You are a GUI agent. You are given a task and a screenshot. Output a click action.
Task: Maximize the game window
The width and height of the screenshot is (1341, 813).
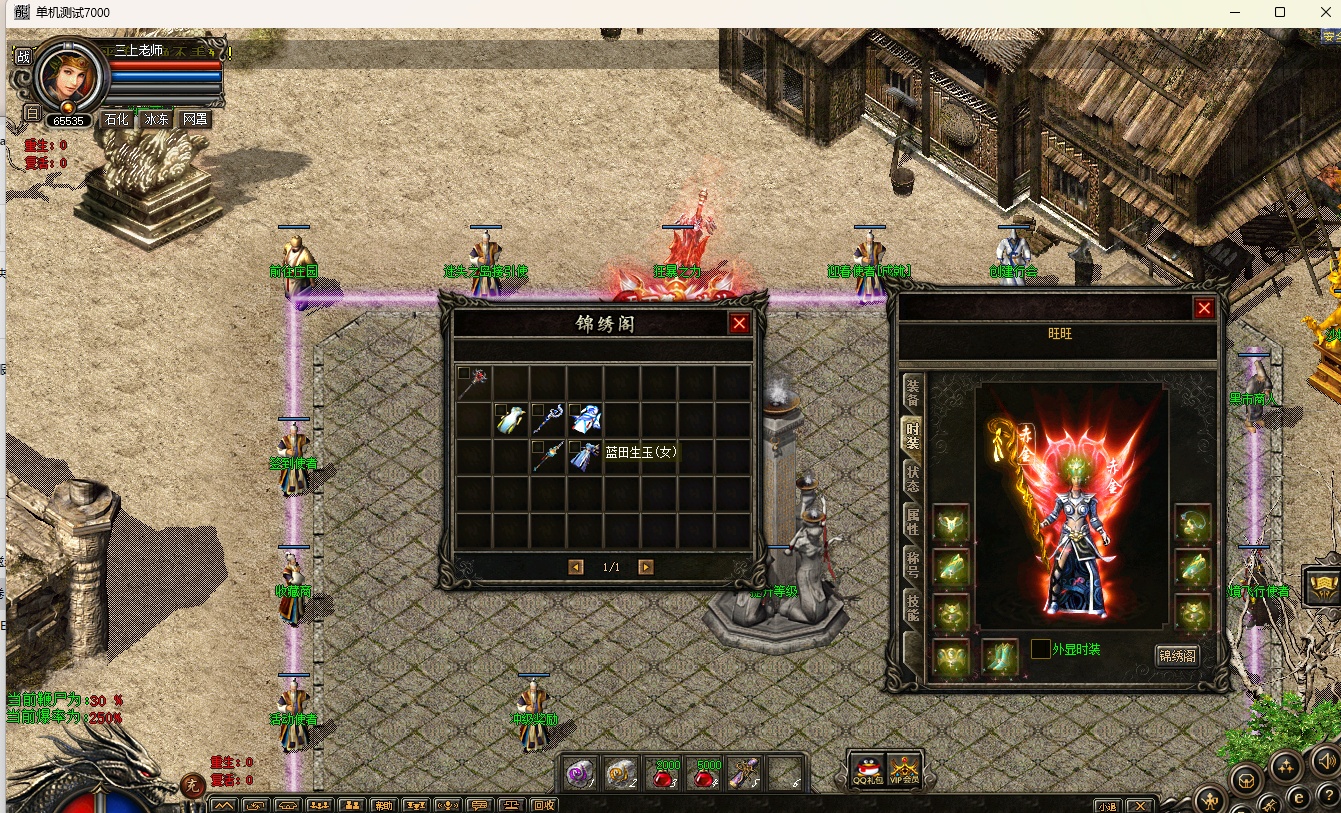coord(1280,13)
